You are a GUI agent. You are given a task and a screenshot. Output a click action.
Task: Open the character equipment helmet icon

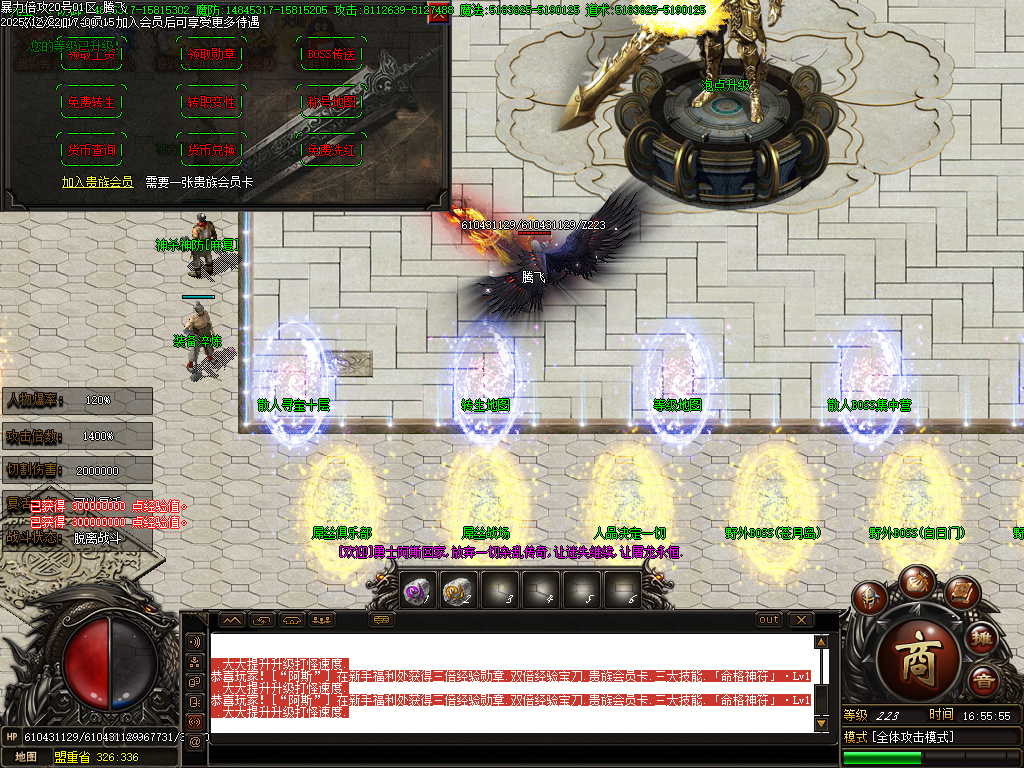click(x=871, y=600)
